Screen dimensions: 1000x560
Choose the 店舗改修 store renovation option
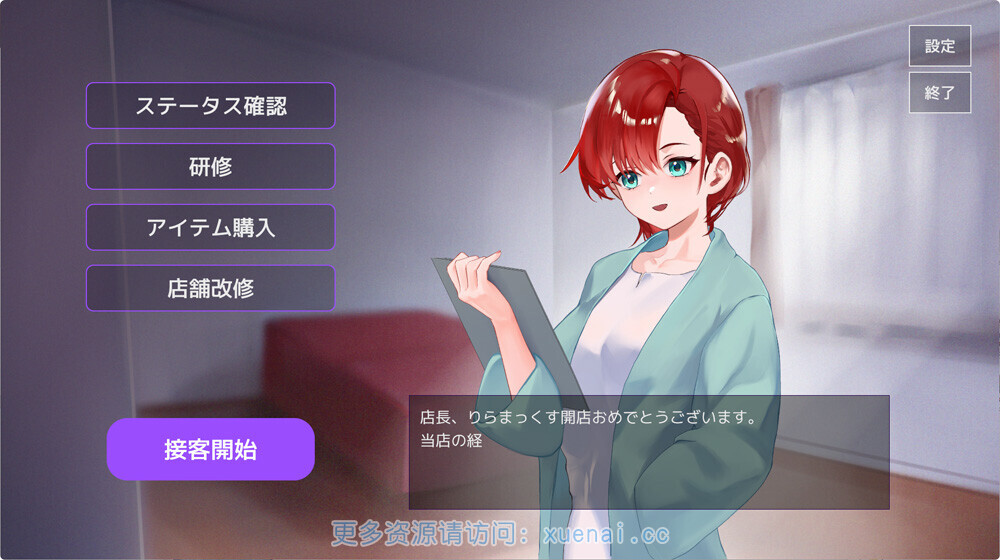coord(210,288)
